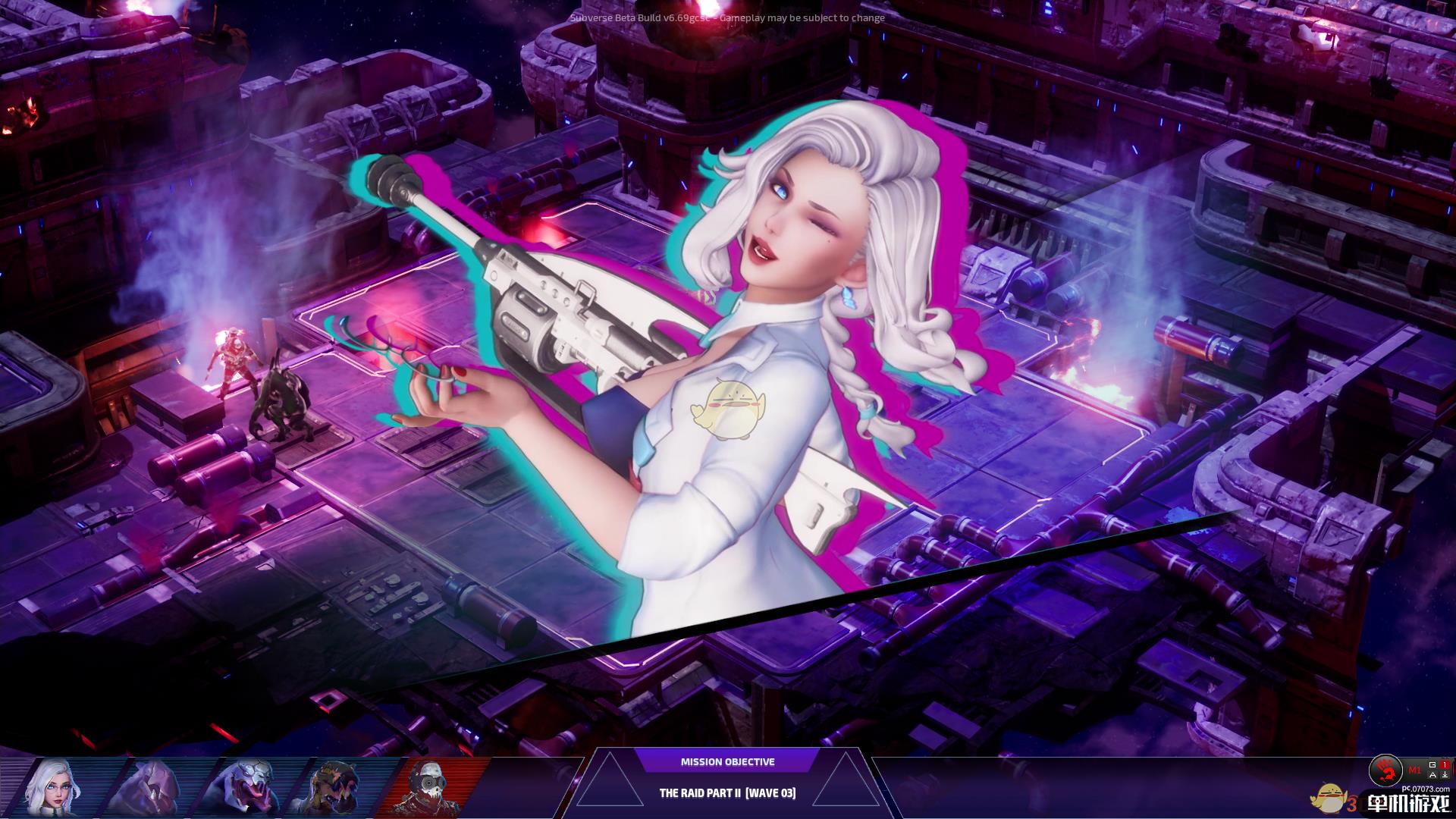Click the red handprint overlay icon
Image resolution: width=1456 pixels, height=819 pixels.
click(x=1385, y=771)
